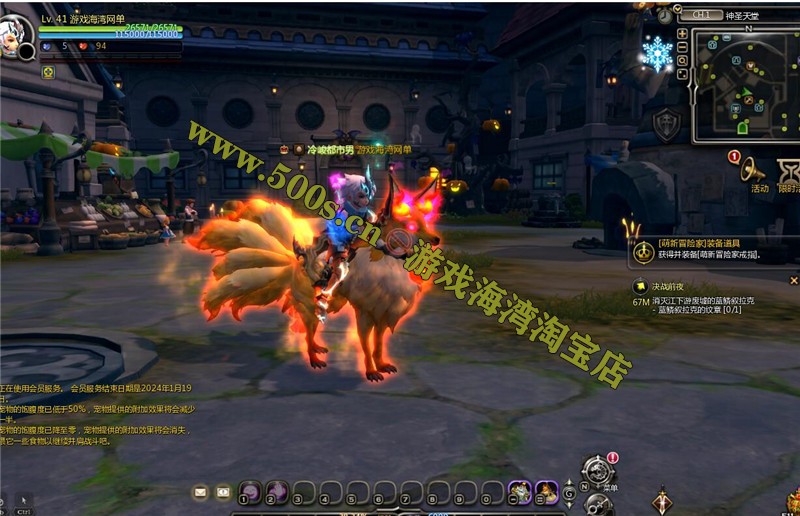This screenshot has height=516, width=800.
Task: Open the mail envelope icon
Action: coord(201,492)
